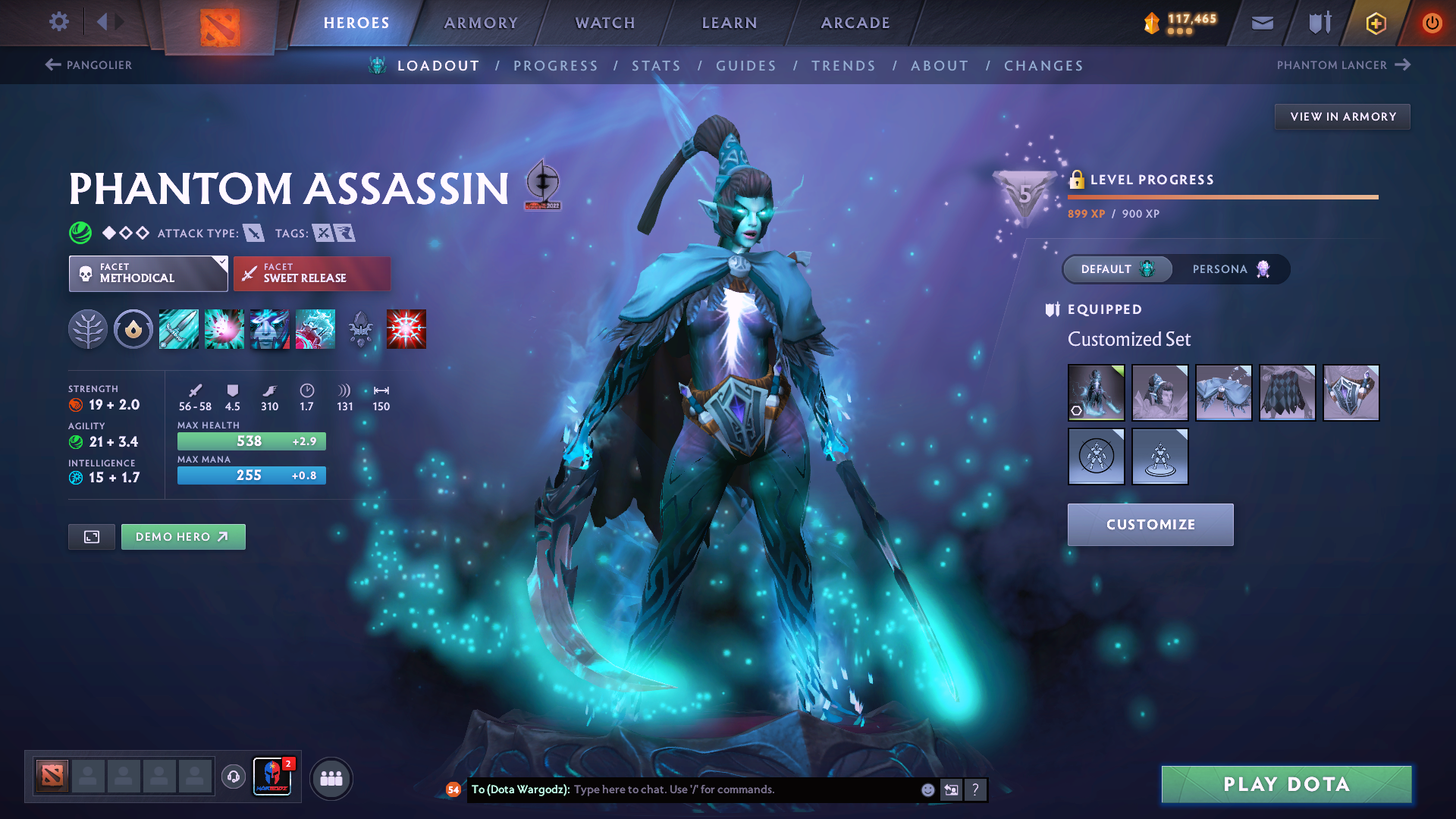Show the hero Progress page

coord(556,66)
